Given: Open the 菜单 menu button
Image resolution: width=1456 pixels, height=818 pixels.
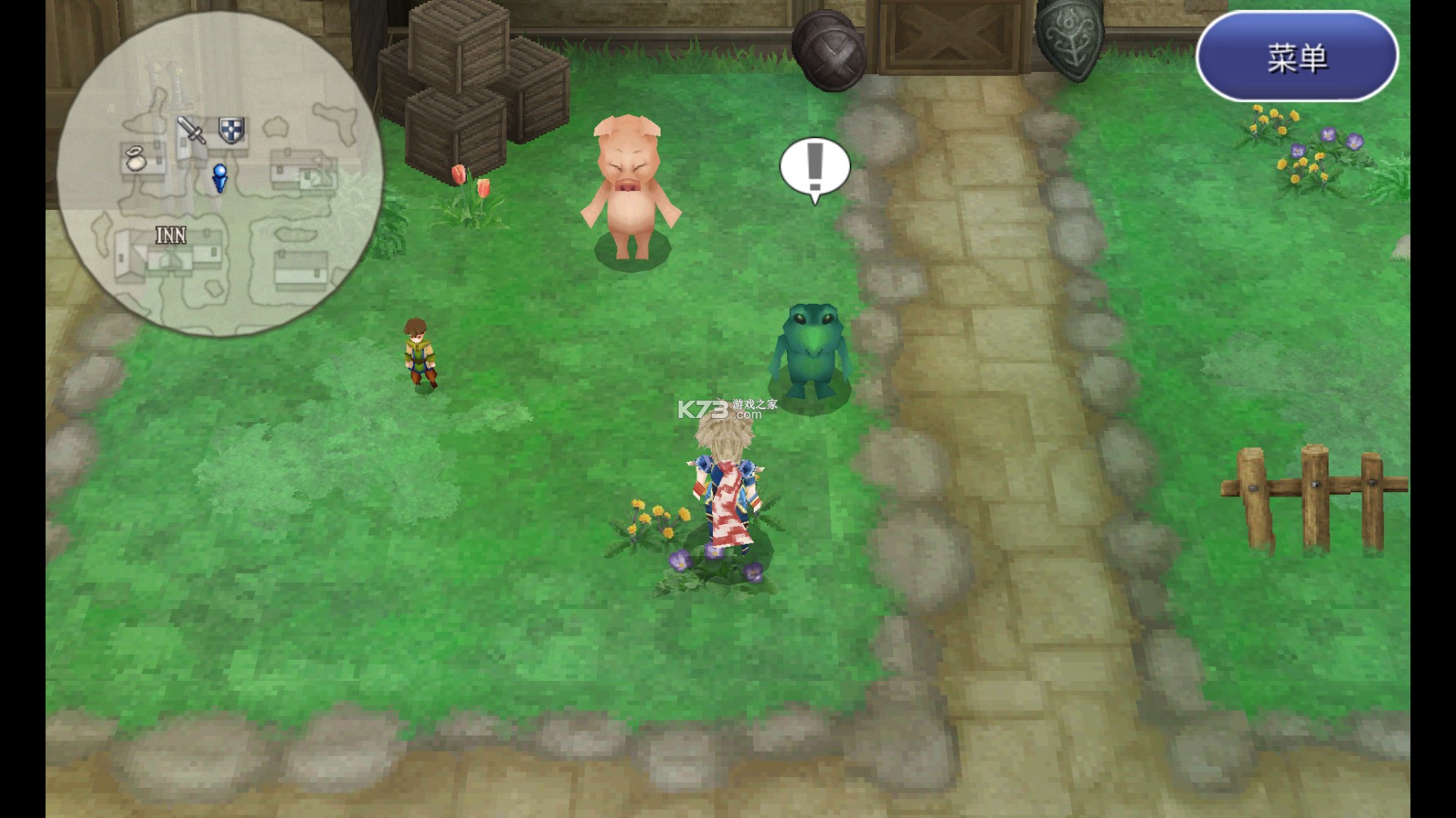Looking at the screenshot, I should point(1297,57).
